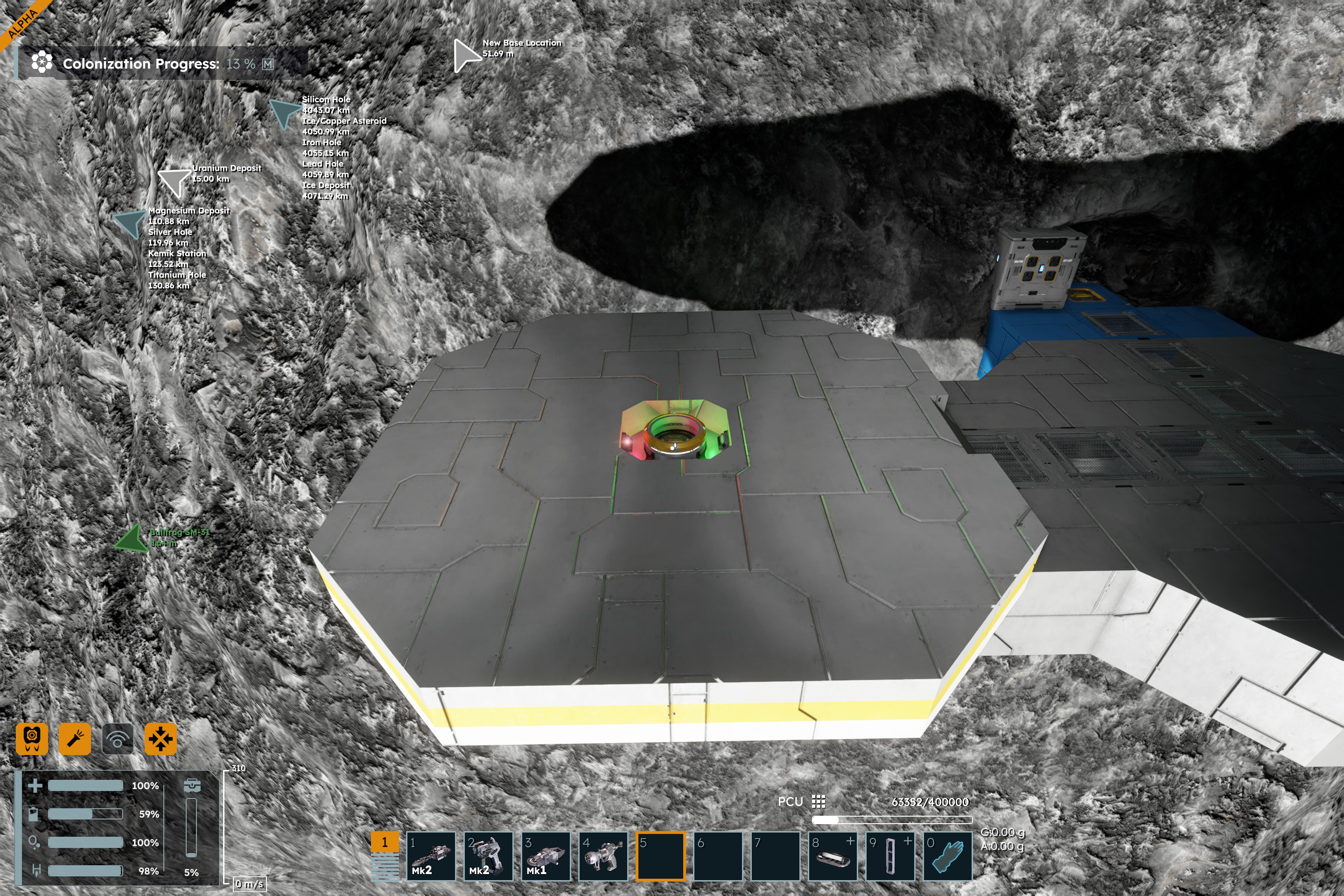Pick the flat block in slot 8
The height and width of the screenshot is (896, 1344).
833,855
